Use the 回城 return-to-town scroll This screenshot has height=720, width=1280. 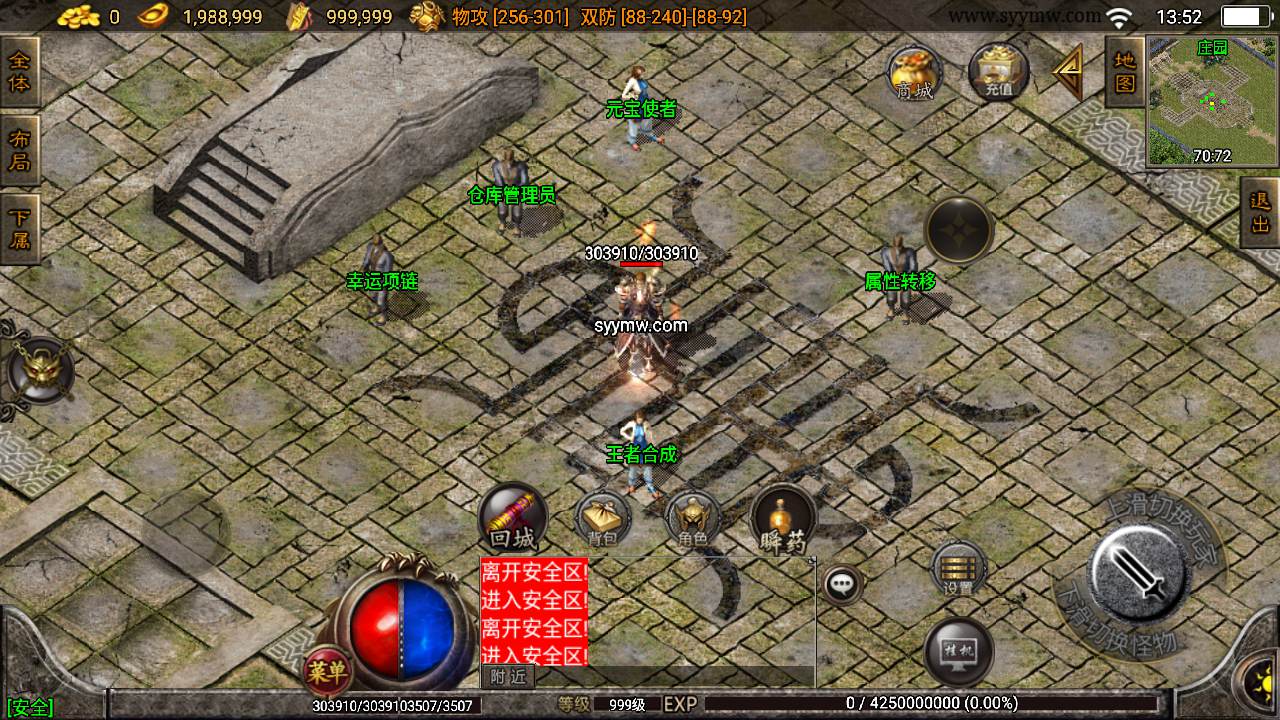(x=512, y=518)
